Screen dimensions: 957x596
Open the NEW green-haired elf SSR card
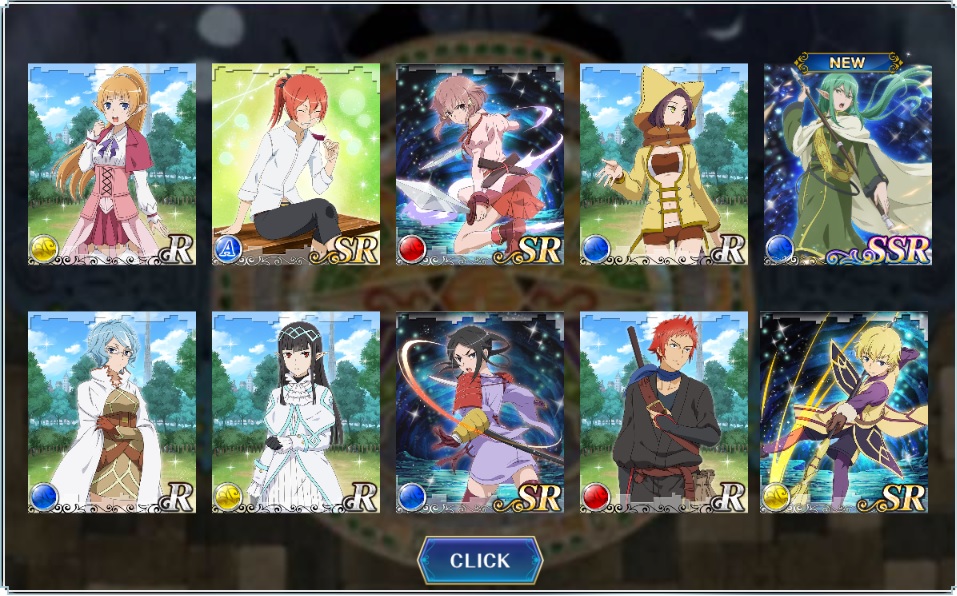[848, 165]
